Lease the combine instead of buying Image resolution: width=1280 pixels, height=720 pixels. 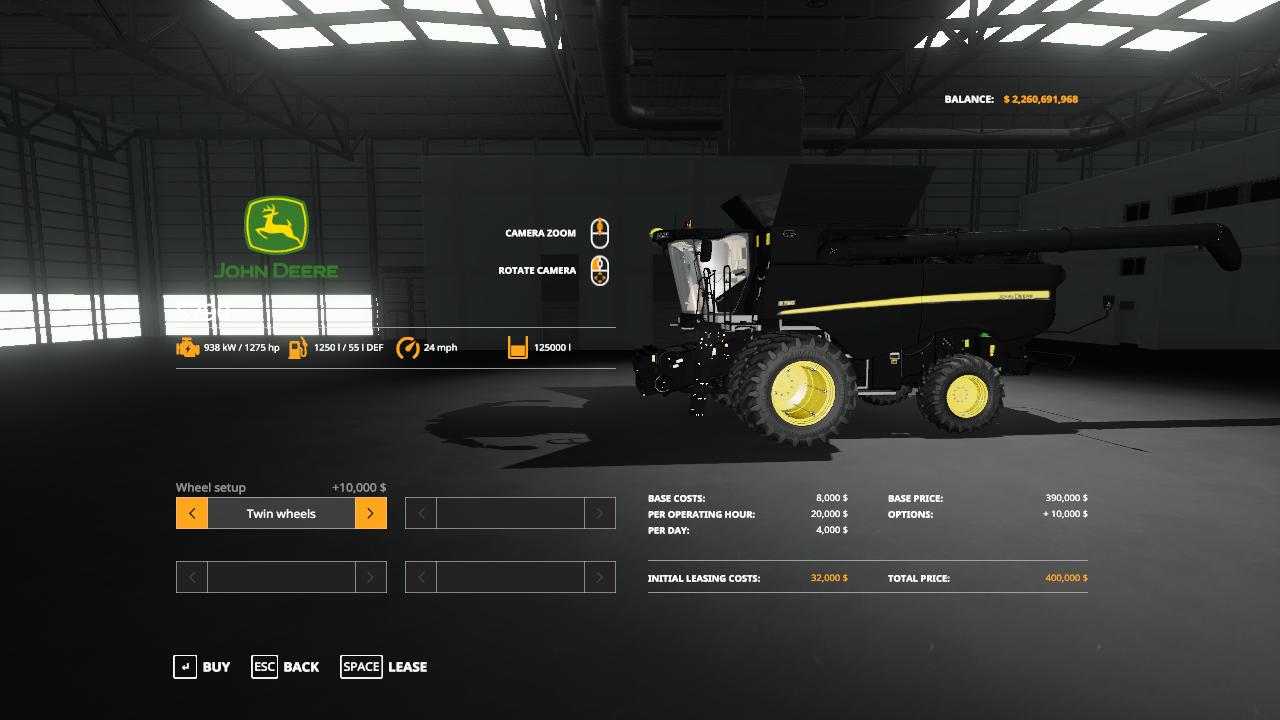pyautogui.click(x=384, y=667)
